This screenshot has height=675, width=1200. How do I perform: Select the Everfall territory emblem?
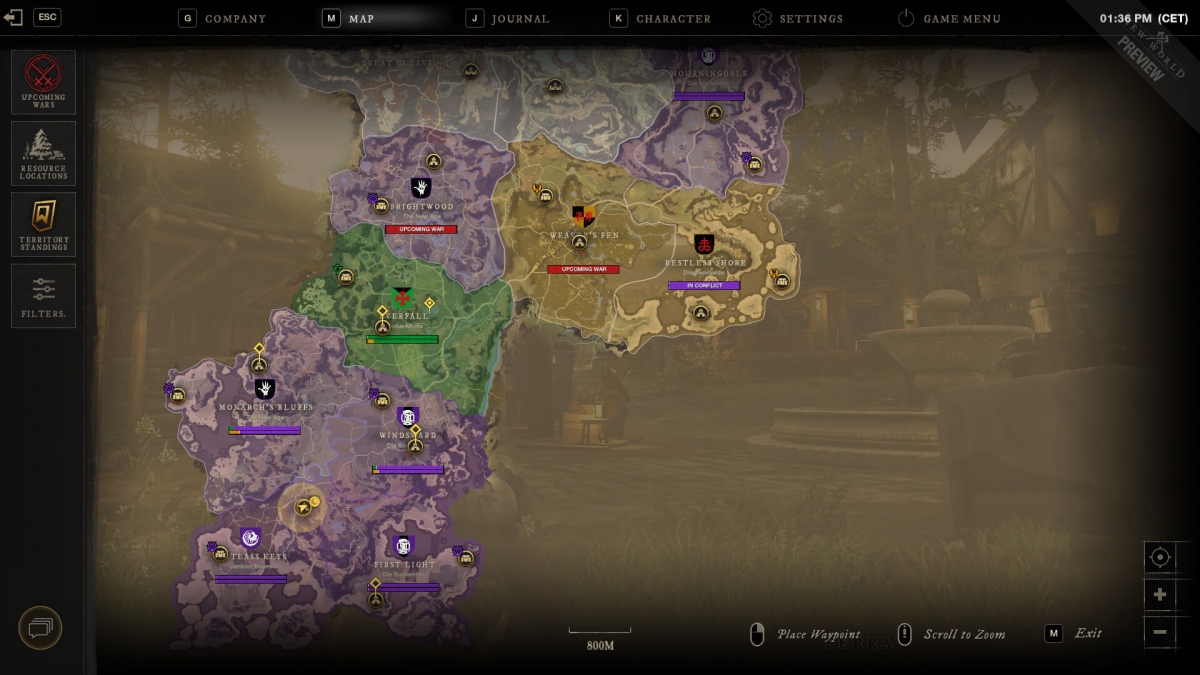click(x=402, y=297)
